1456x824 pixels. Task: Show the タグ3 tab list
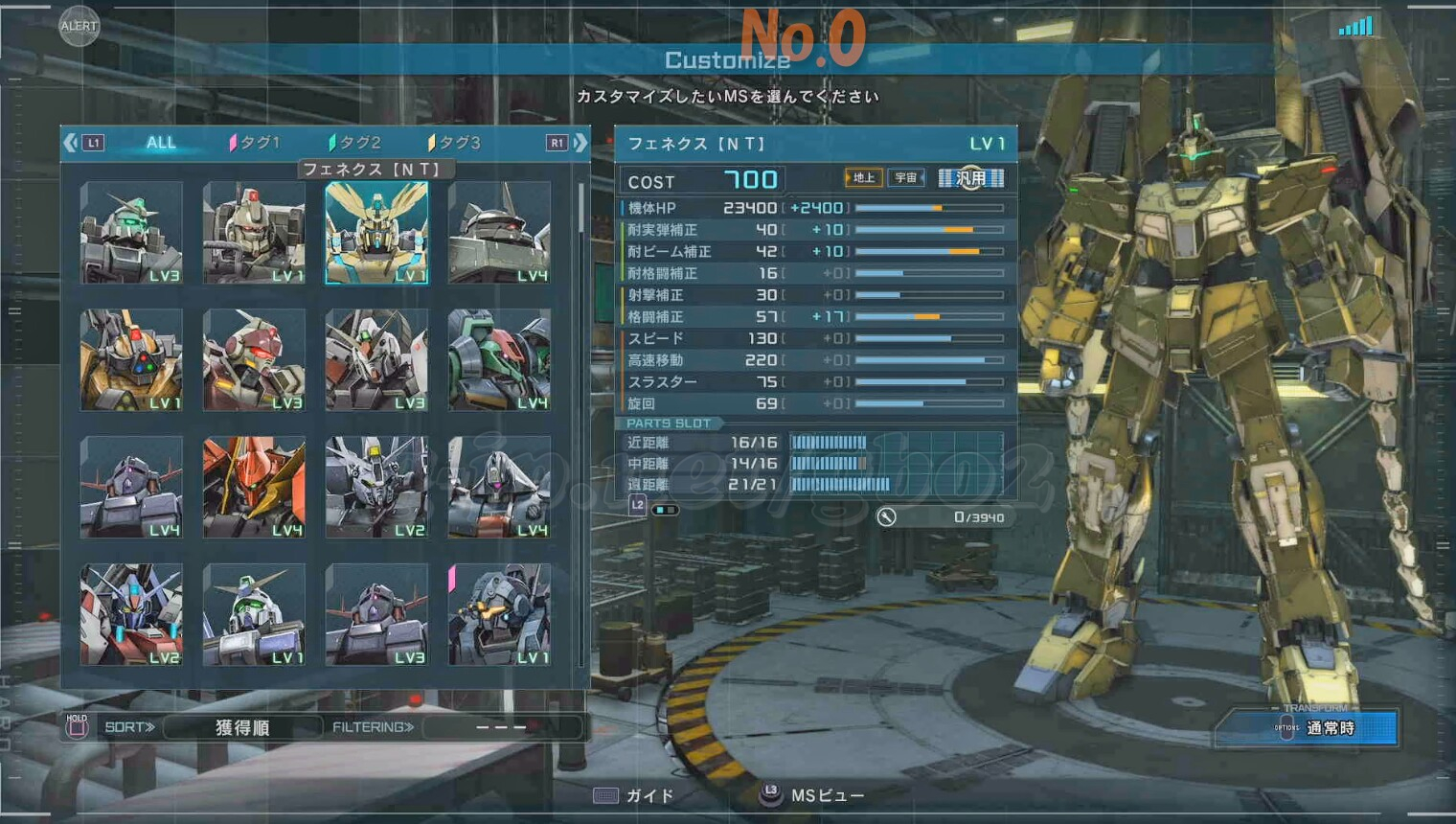pos(455,143)
